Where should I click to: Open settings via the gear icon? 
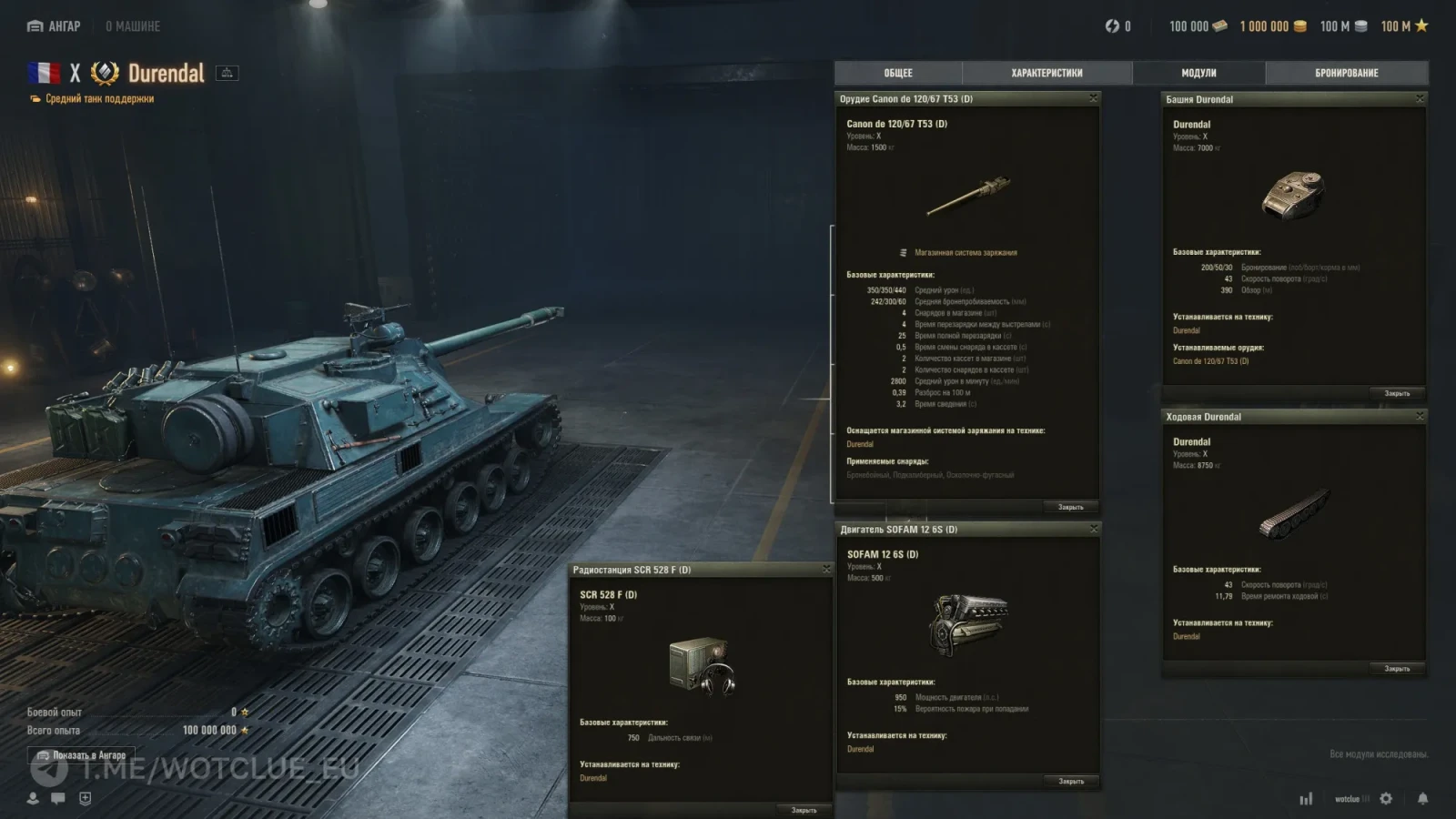coord(1386,798)
